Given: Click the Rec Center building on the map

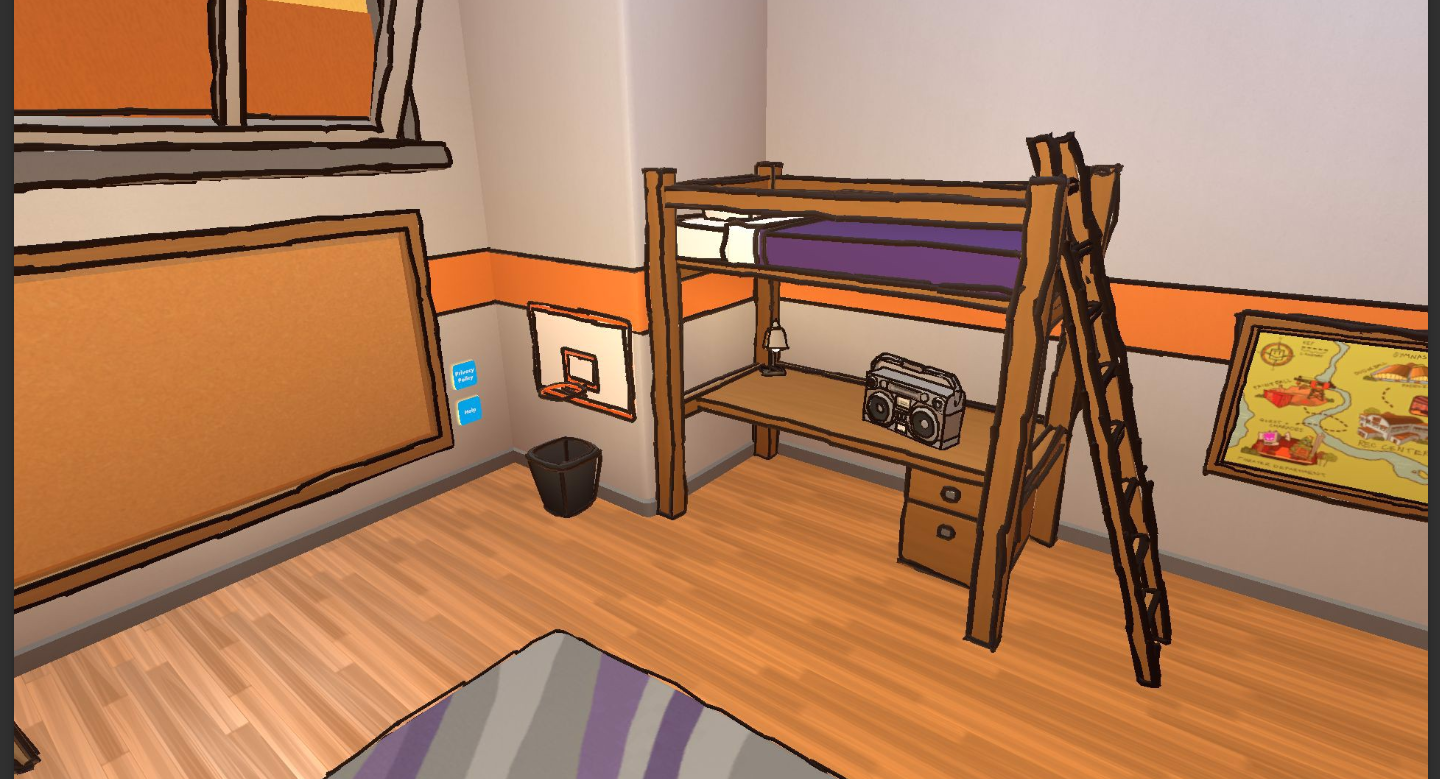Looking at the screenshot, I should [1383, 428].
